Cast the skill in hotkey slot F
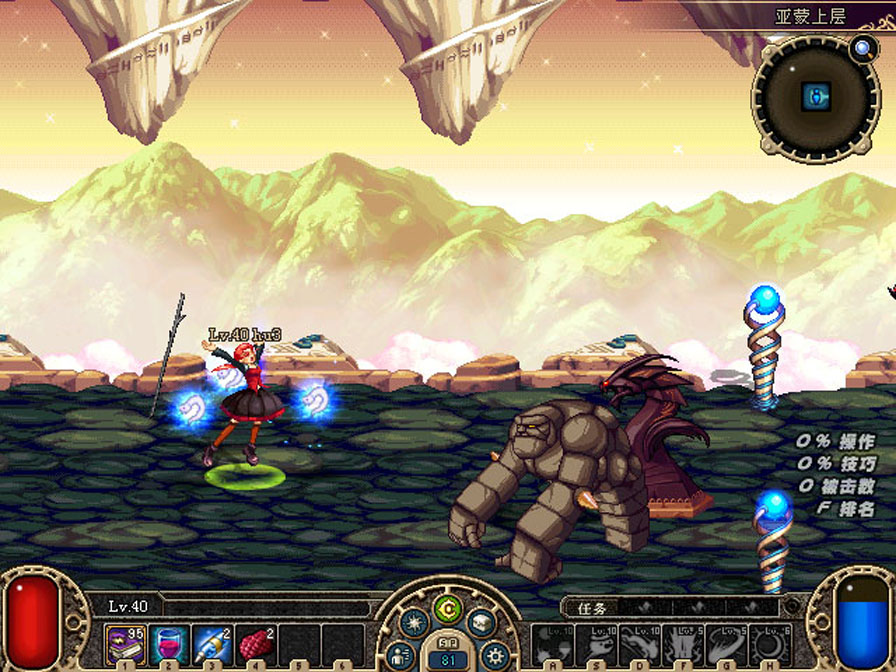This screenshot has height=672, width=896. [683, 644]
